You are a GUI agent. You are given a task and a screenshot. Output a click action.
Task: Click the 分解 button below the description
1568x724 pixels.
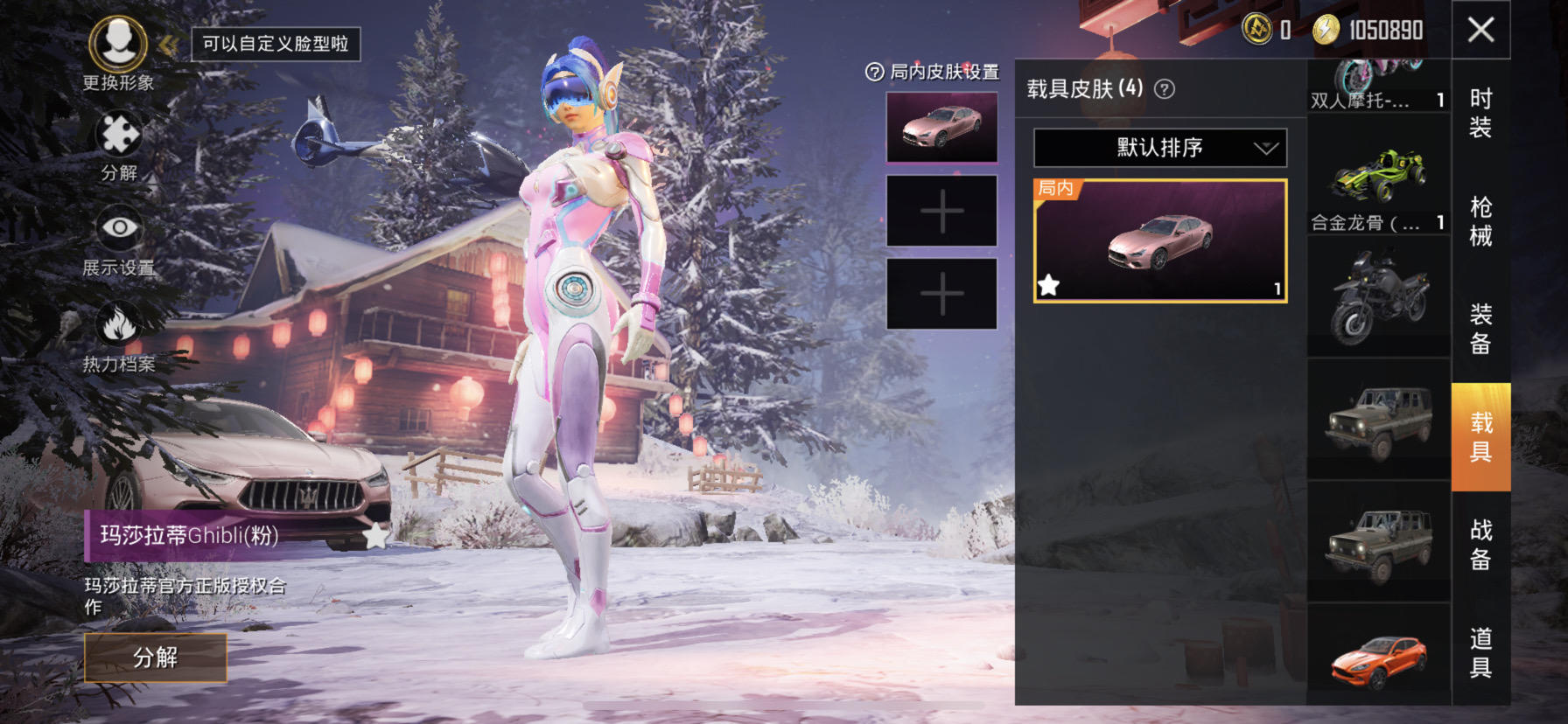tap(156, 658)
